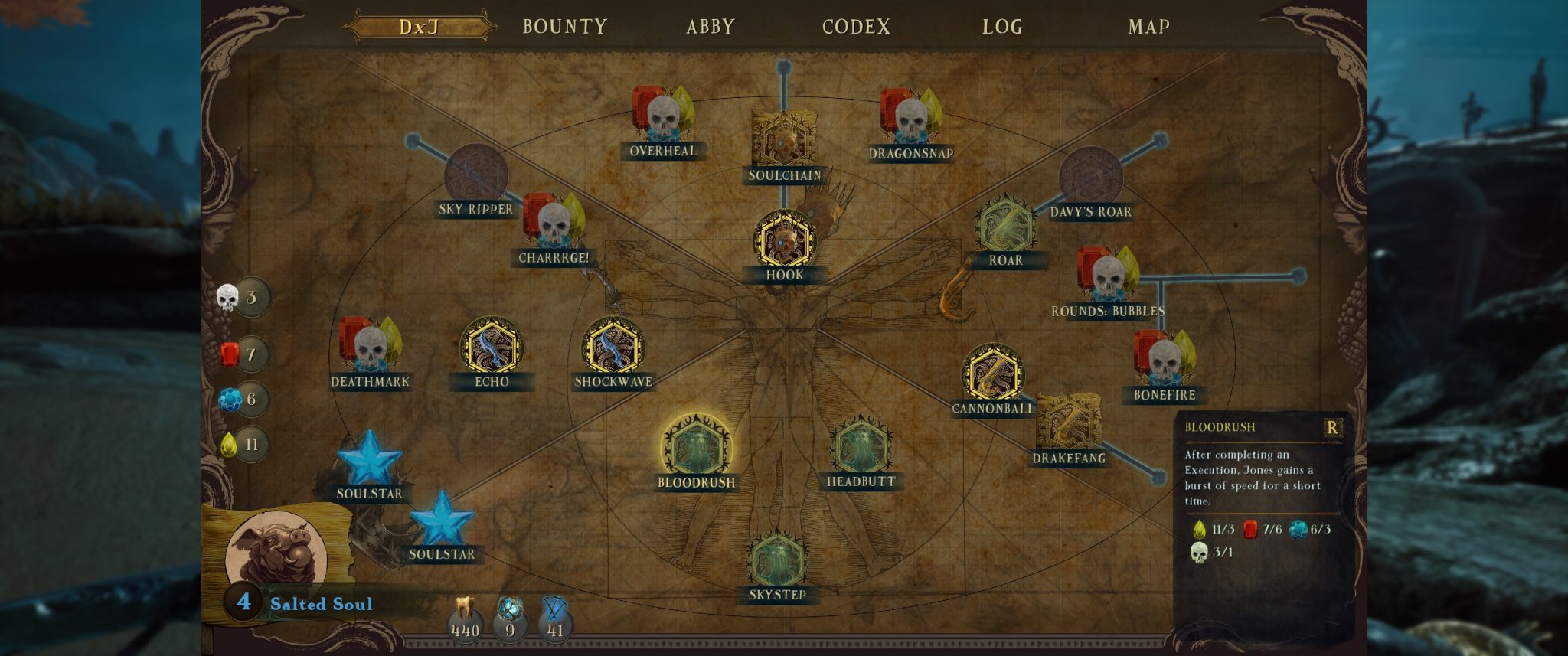Pick the Skystep skill node

pyautogui.click(x=777, y=560)
